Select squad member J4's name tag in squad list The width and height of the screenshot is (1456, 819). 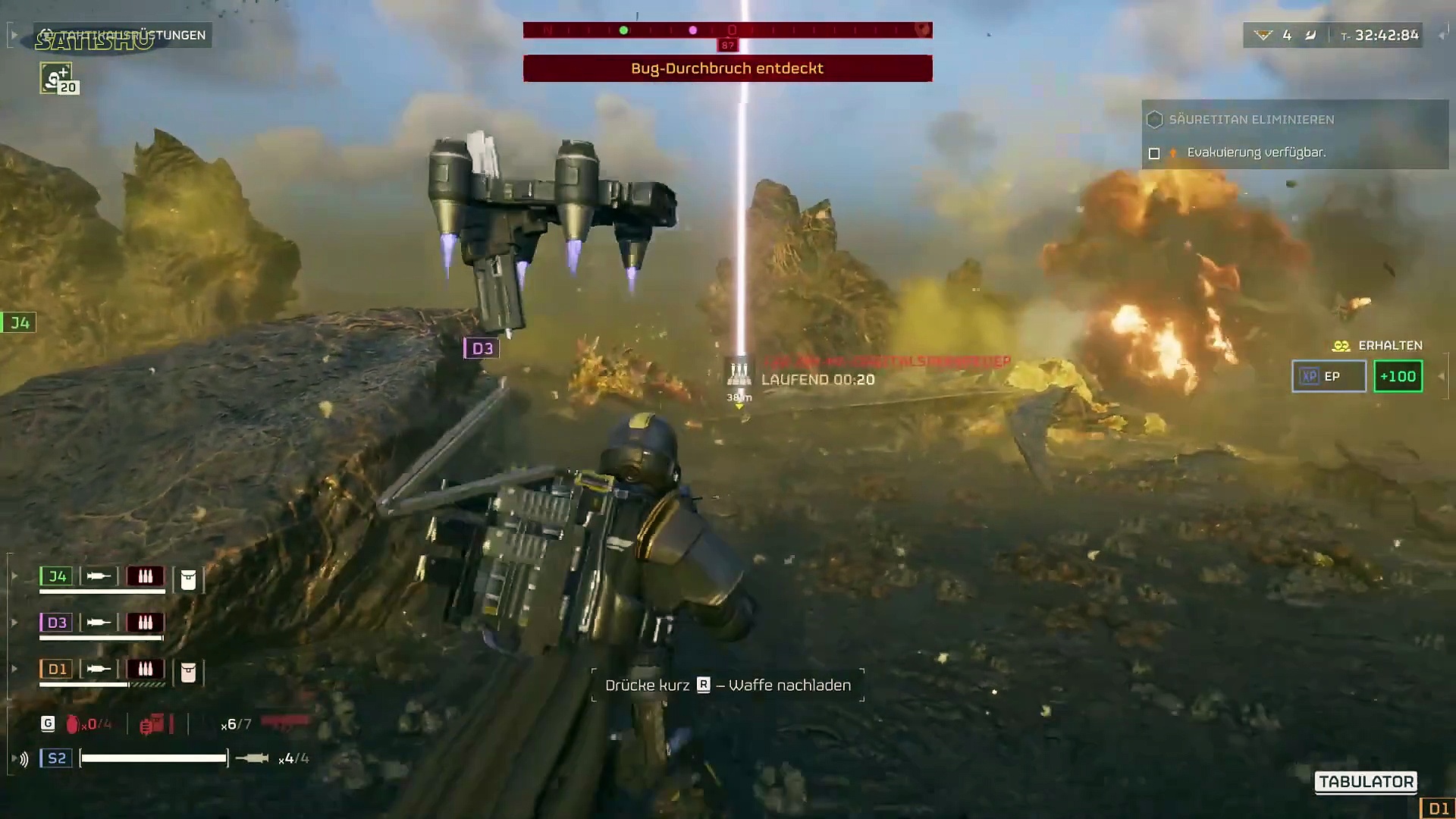point(57,576)
